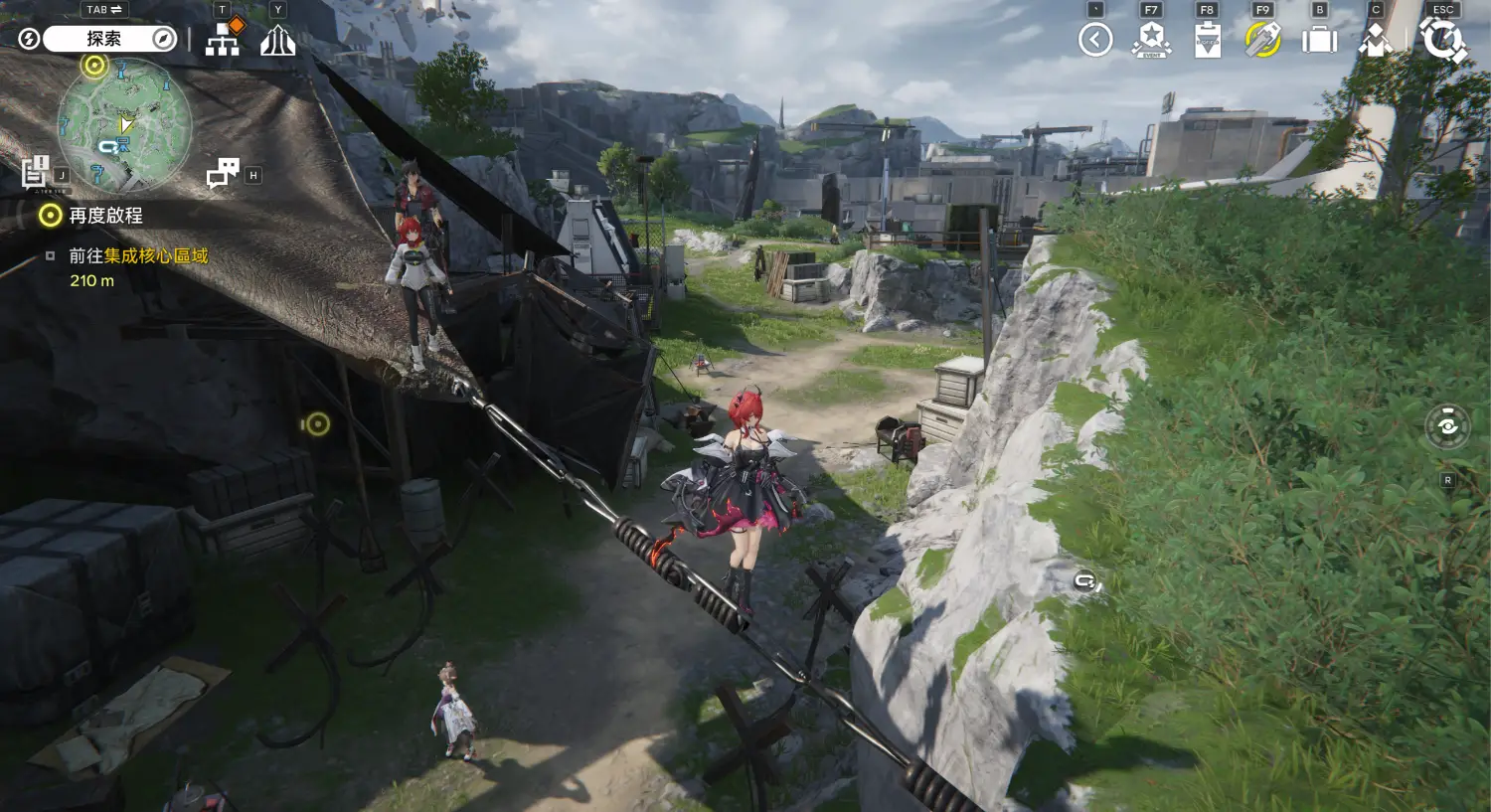Activate the circular eye scan wheel
1491x812 pixels.
(x=1447, y=426)
